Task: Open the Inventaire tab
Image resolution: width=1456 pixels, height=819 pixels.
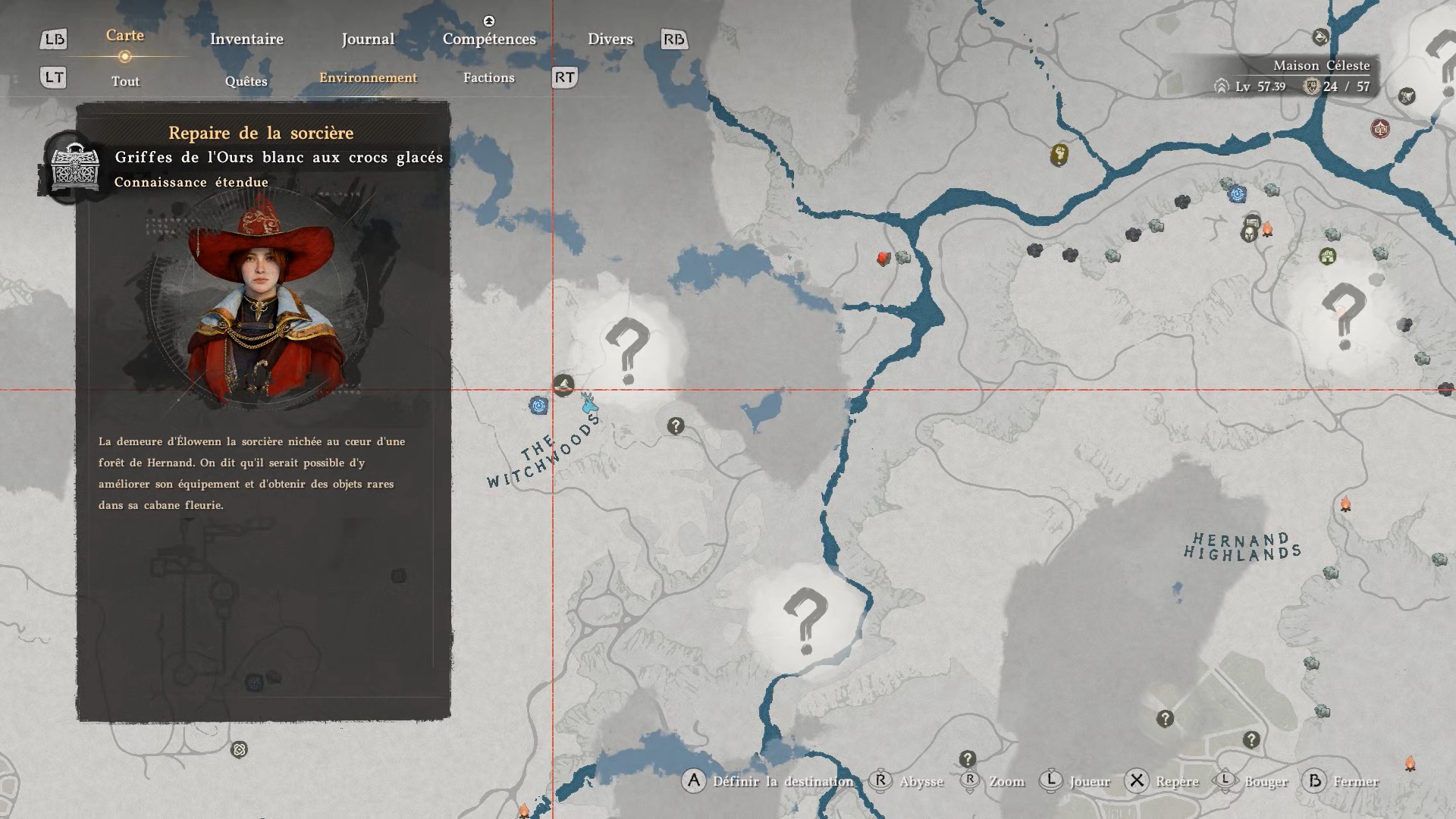Action: point(246,39)
